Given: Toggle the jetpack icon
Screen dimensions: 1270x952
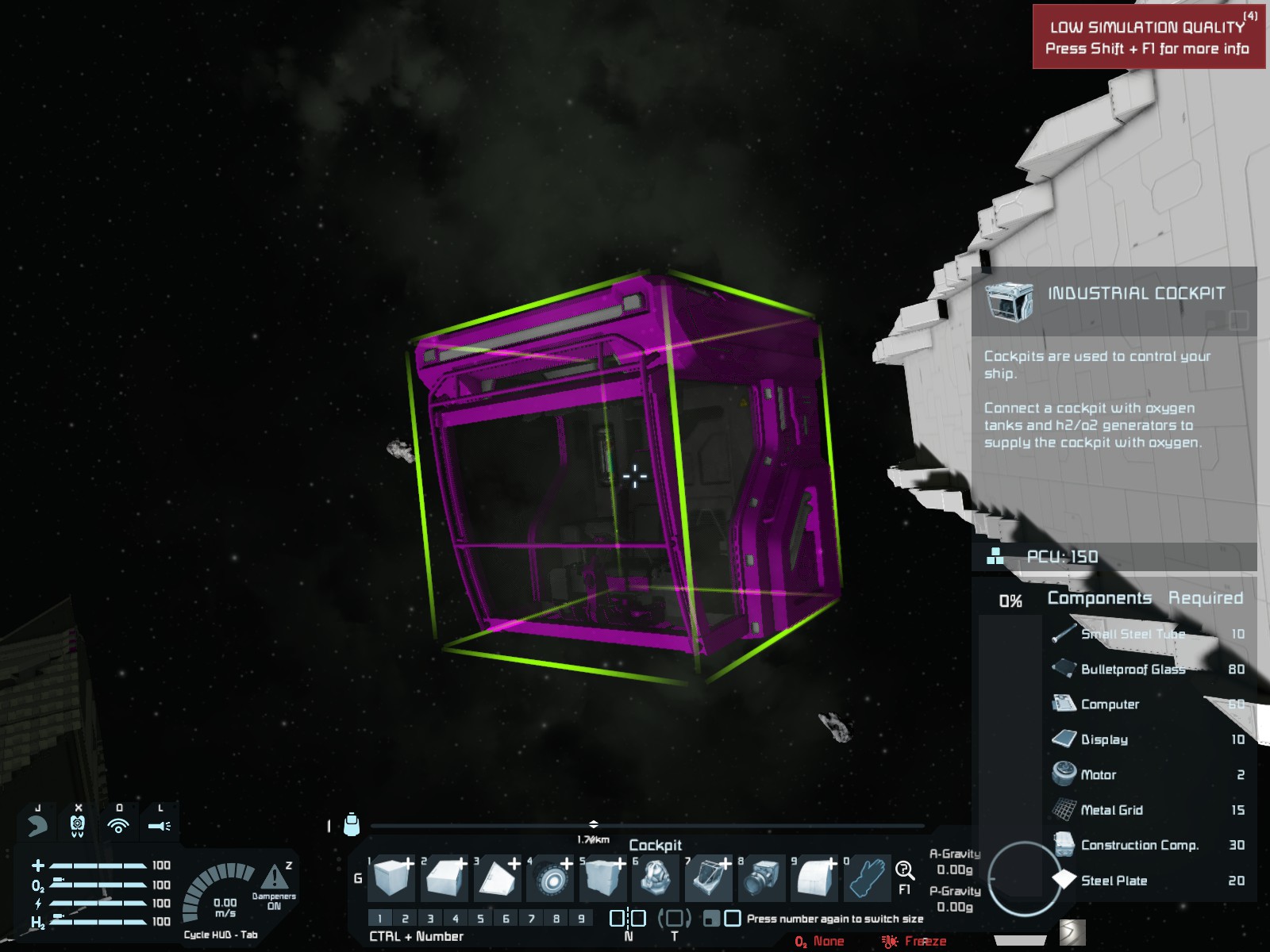Looking at the screenshot, I should coord(78,826).
